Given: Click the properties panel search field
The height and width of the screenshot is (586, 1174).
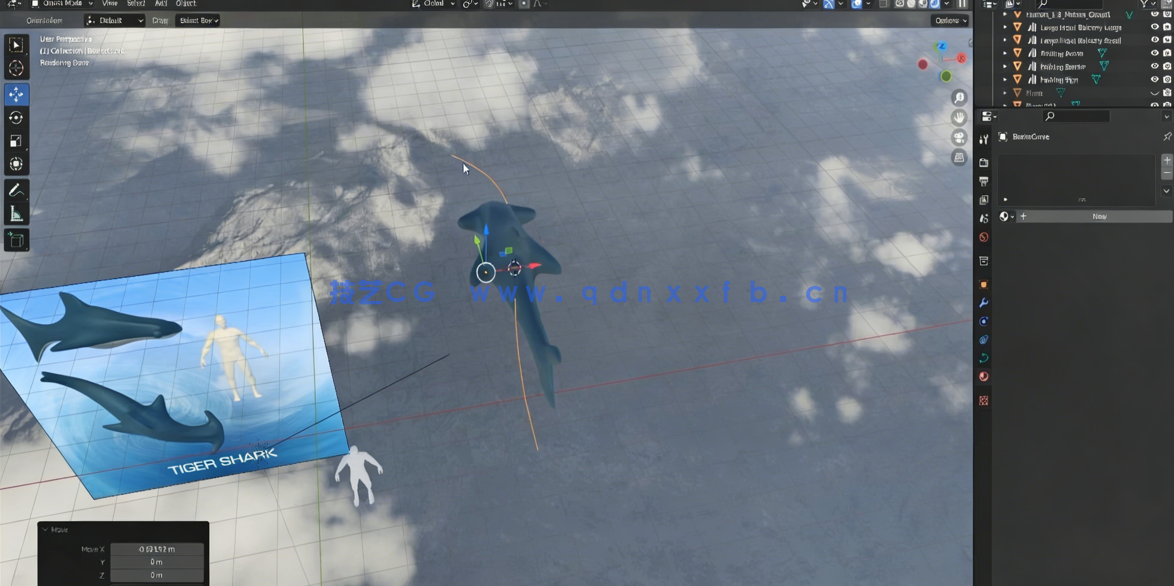Looking at the screenshot, I should point(1076,117).
